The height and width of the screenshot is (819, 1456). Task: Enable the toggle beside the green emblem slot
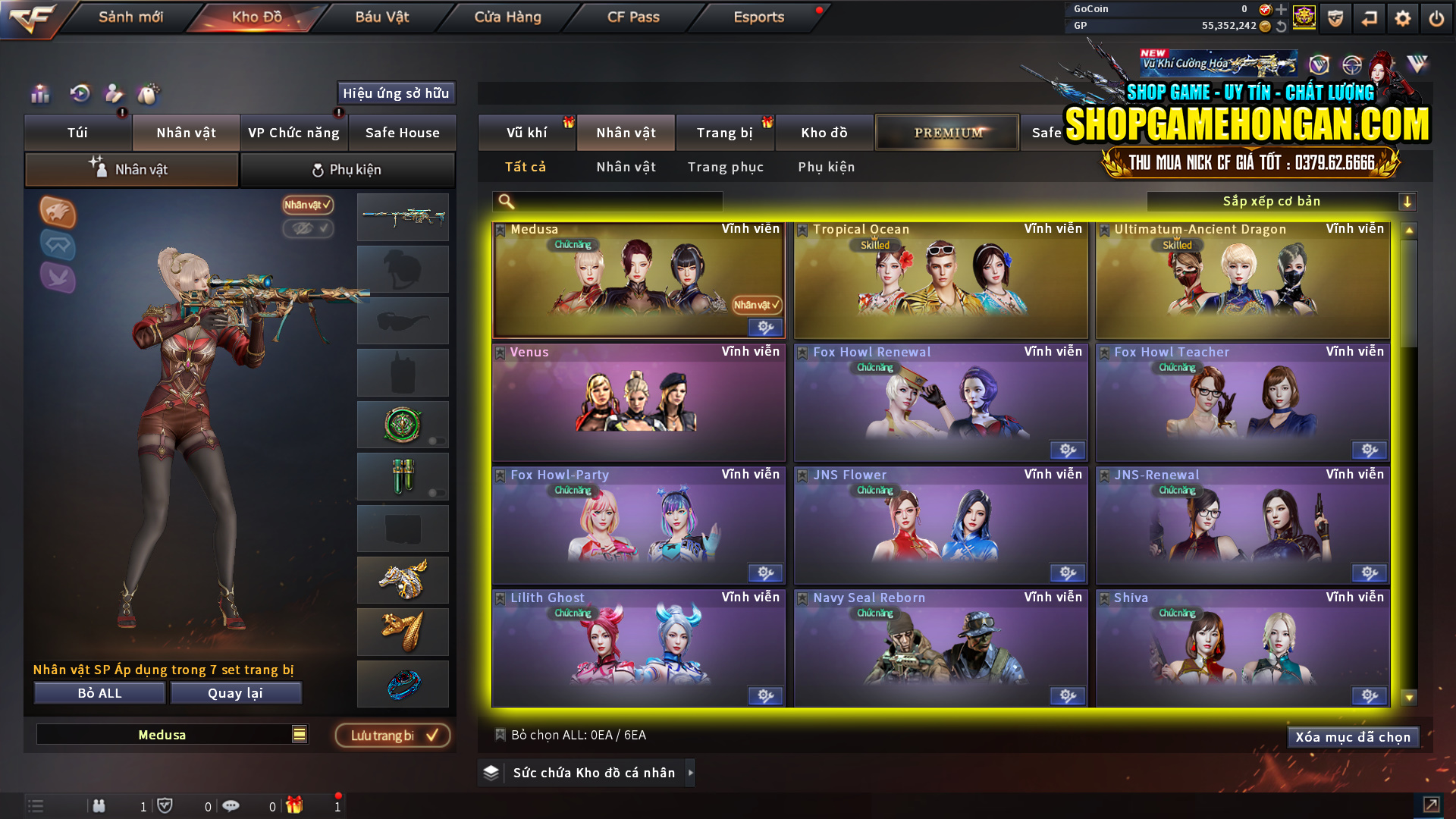click(438, 438)
